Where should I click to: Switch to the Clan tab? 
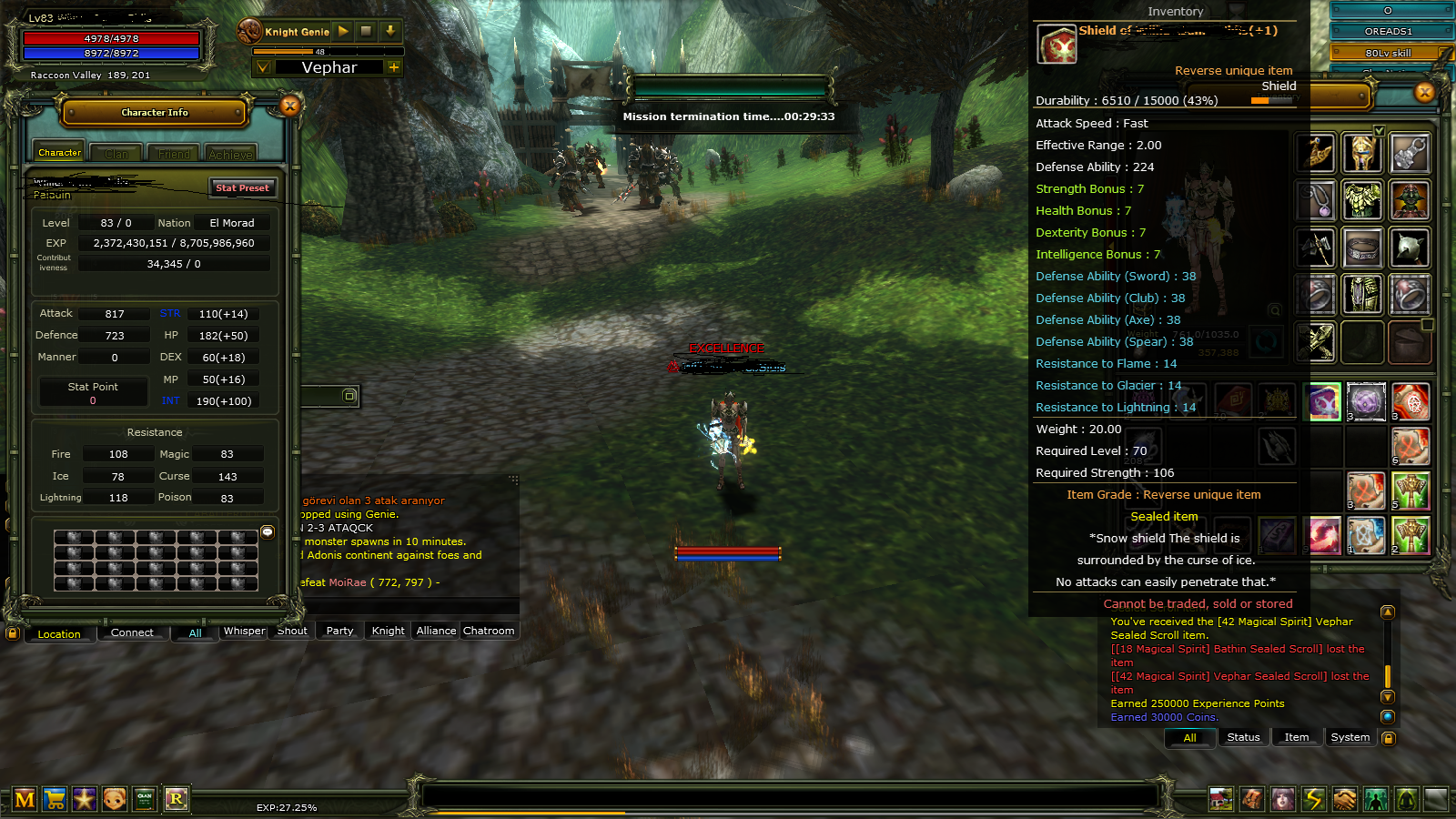[x=116, y=154]
